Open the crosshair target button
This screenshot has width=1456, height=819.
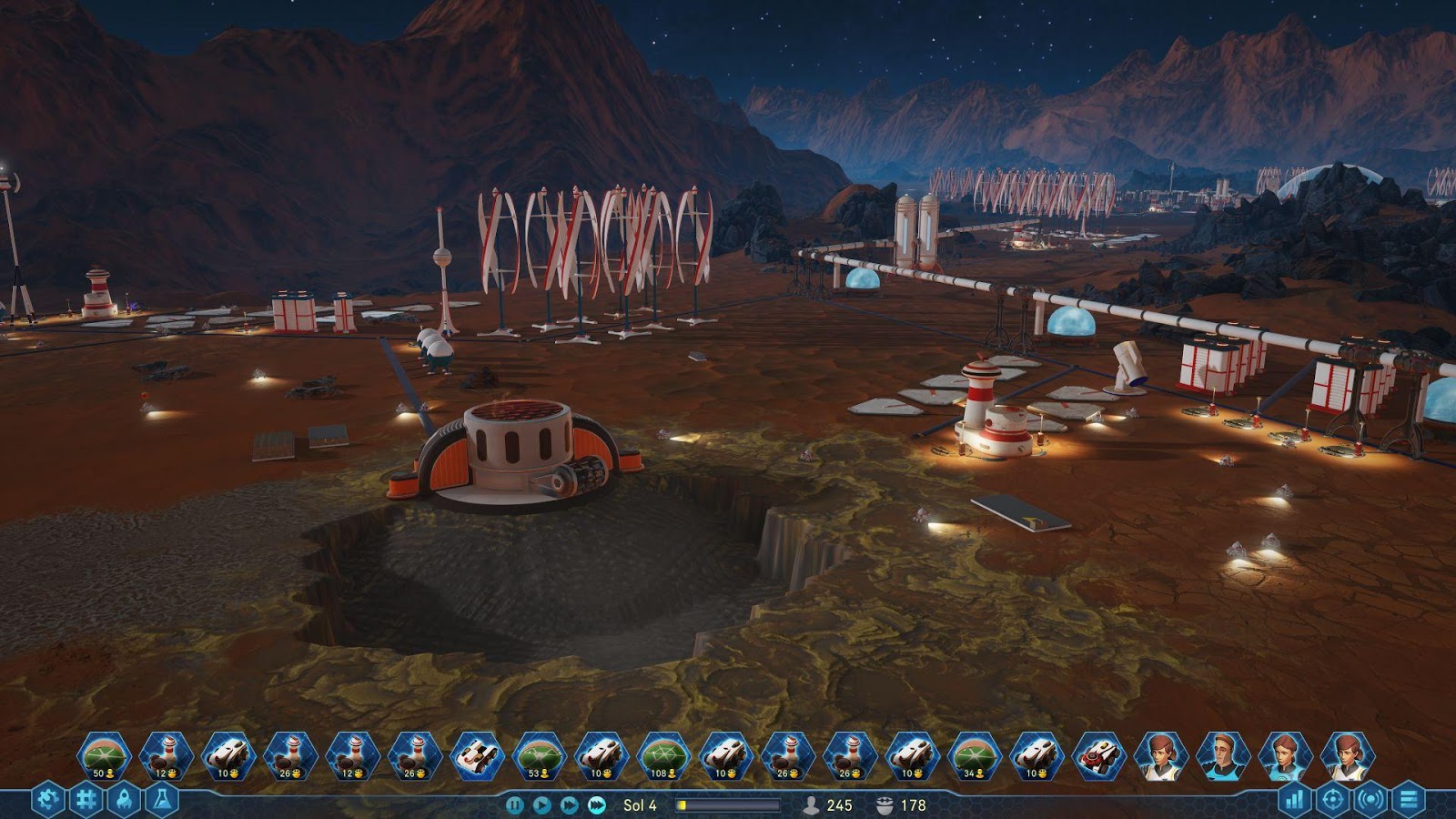1332,801
